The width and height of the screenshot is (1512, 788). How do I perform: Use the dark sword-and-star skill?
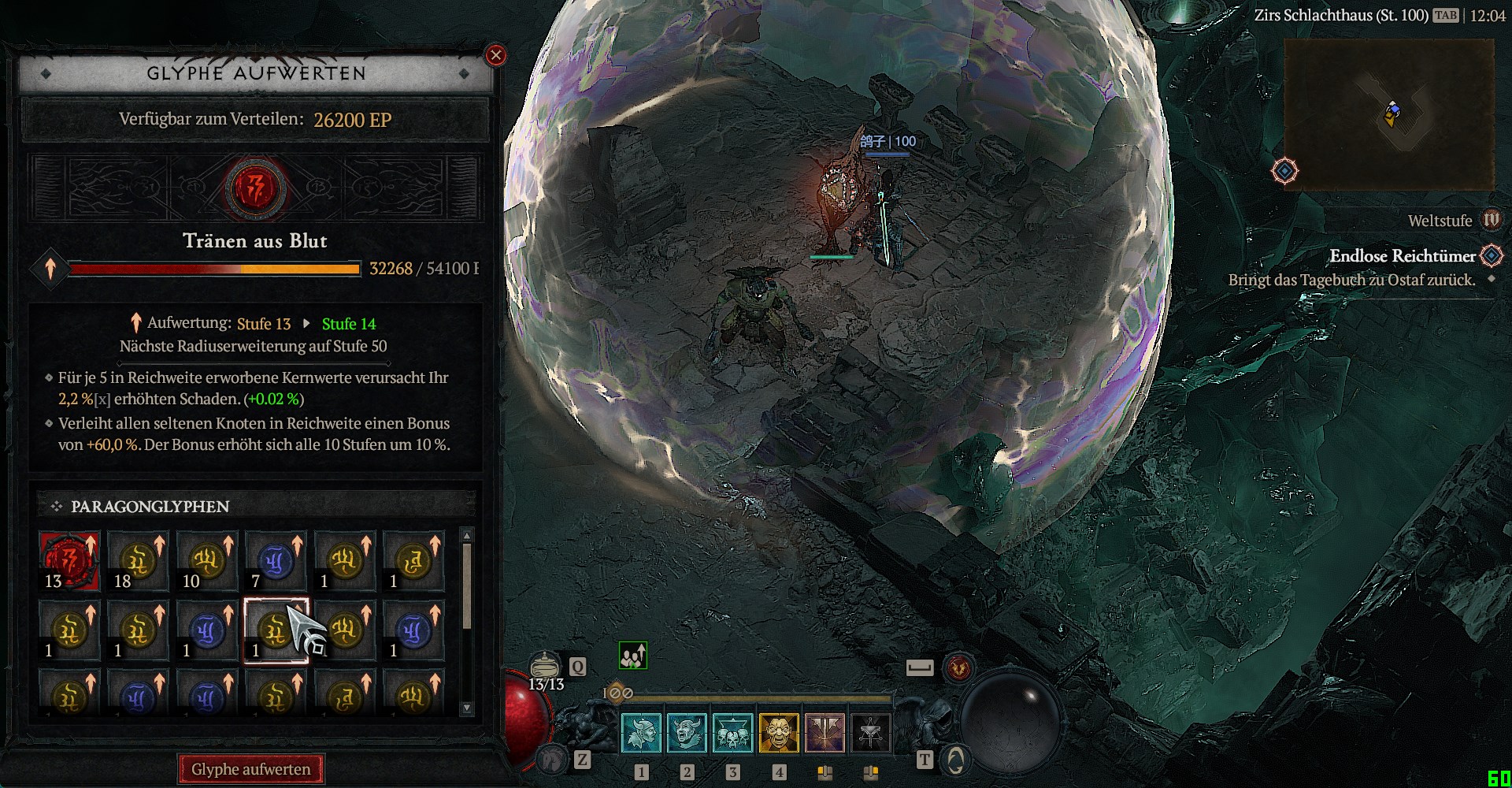pyautogui.click(x=870, y=733)
